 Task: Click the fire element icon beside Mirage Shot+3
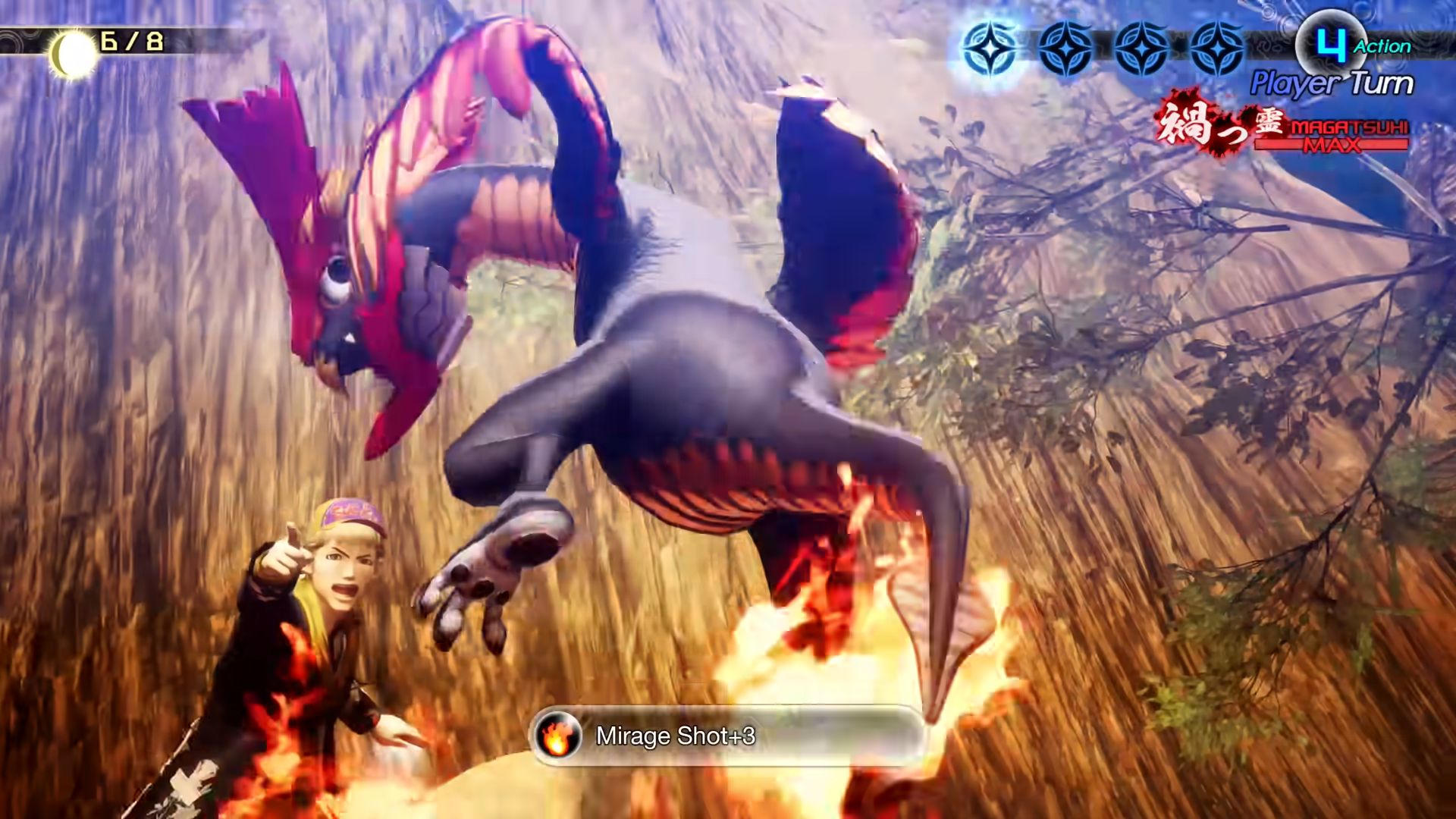[557, 736]
